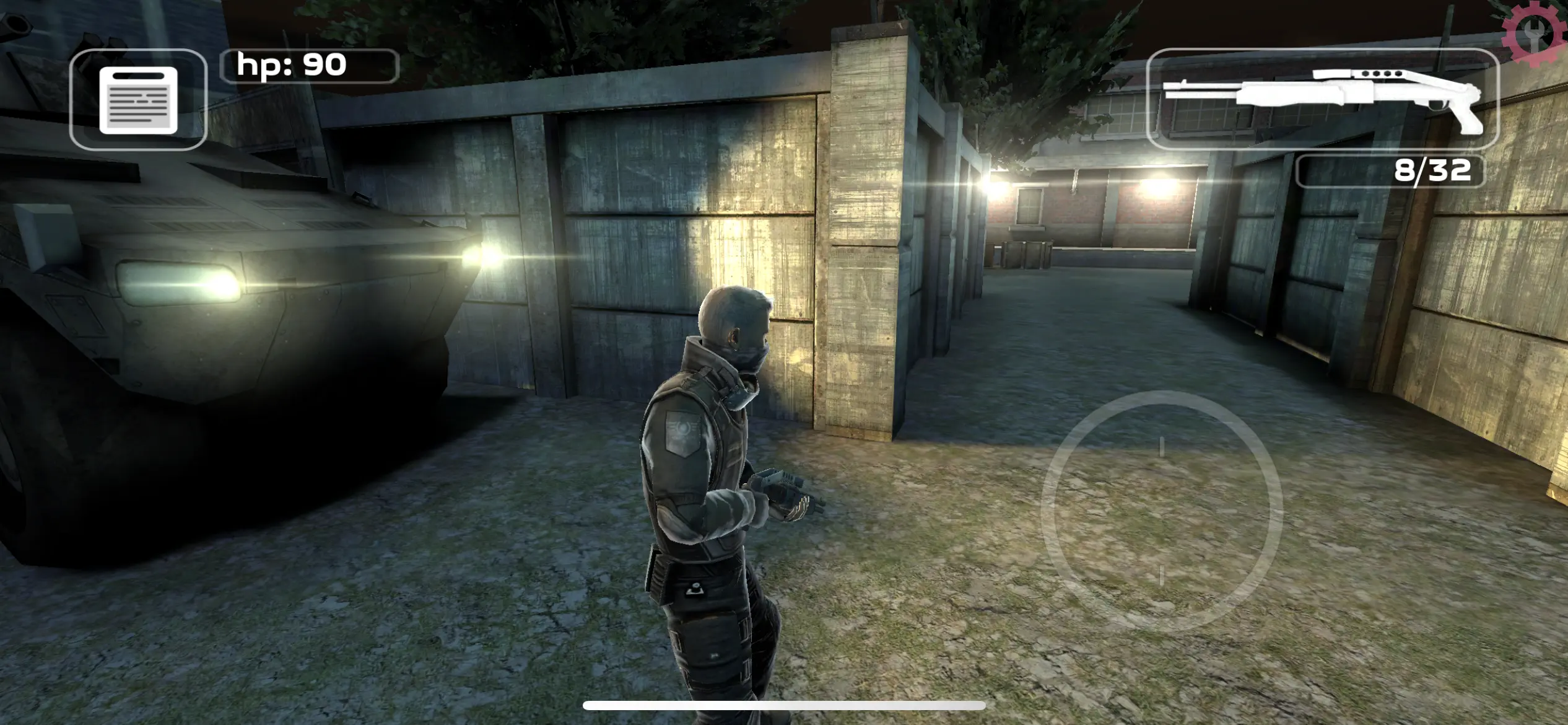Open the notes document icon
Screen dimensions: 1568x725
[138, 100]
